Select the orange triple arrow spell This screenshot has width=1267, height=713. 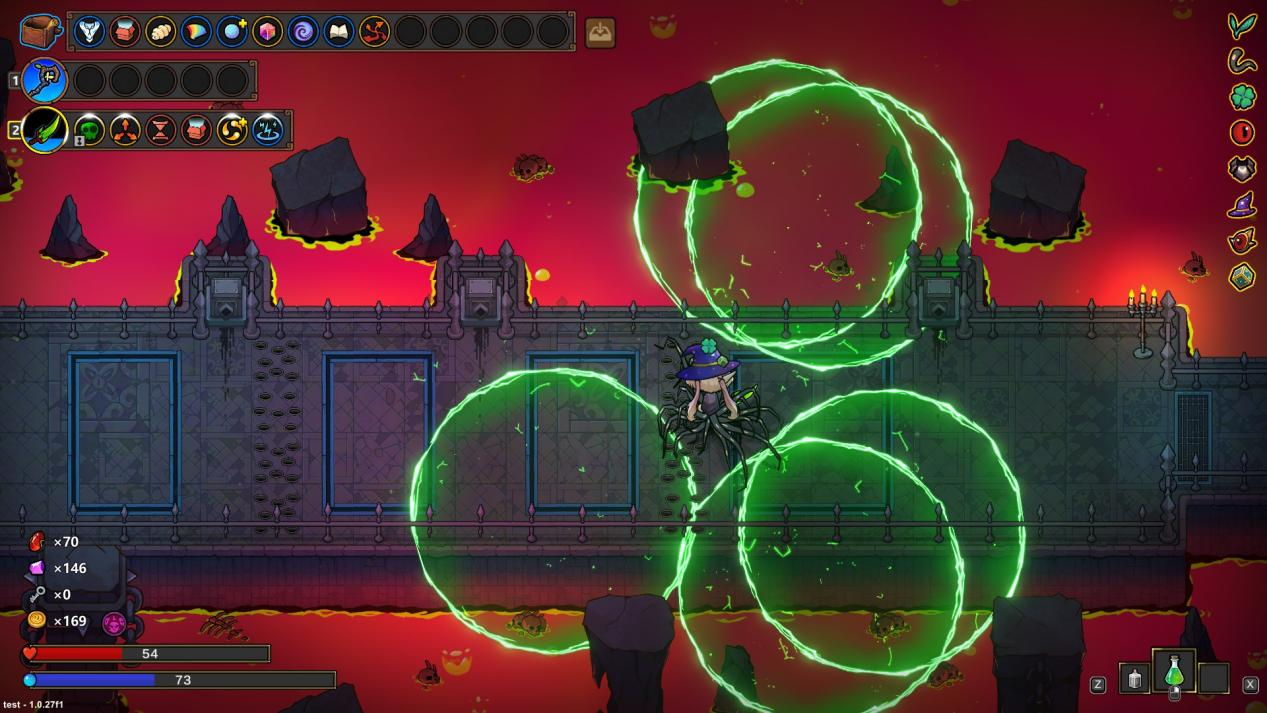pyautogui.click(x=125, y=130)
